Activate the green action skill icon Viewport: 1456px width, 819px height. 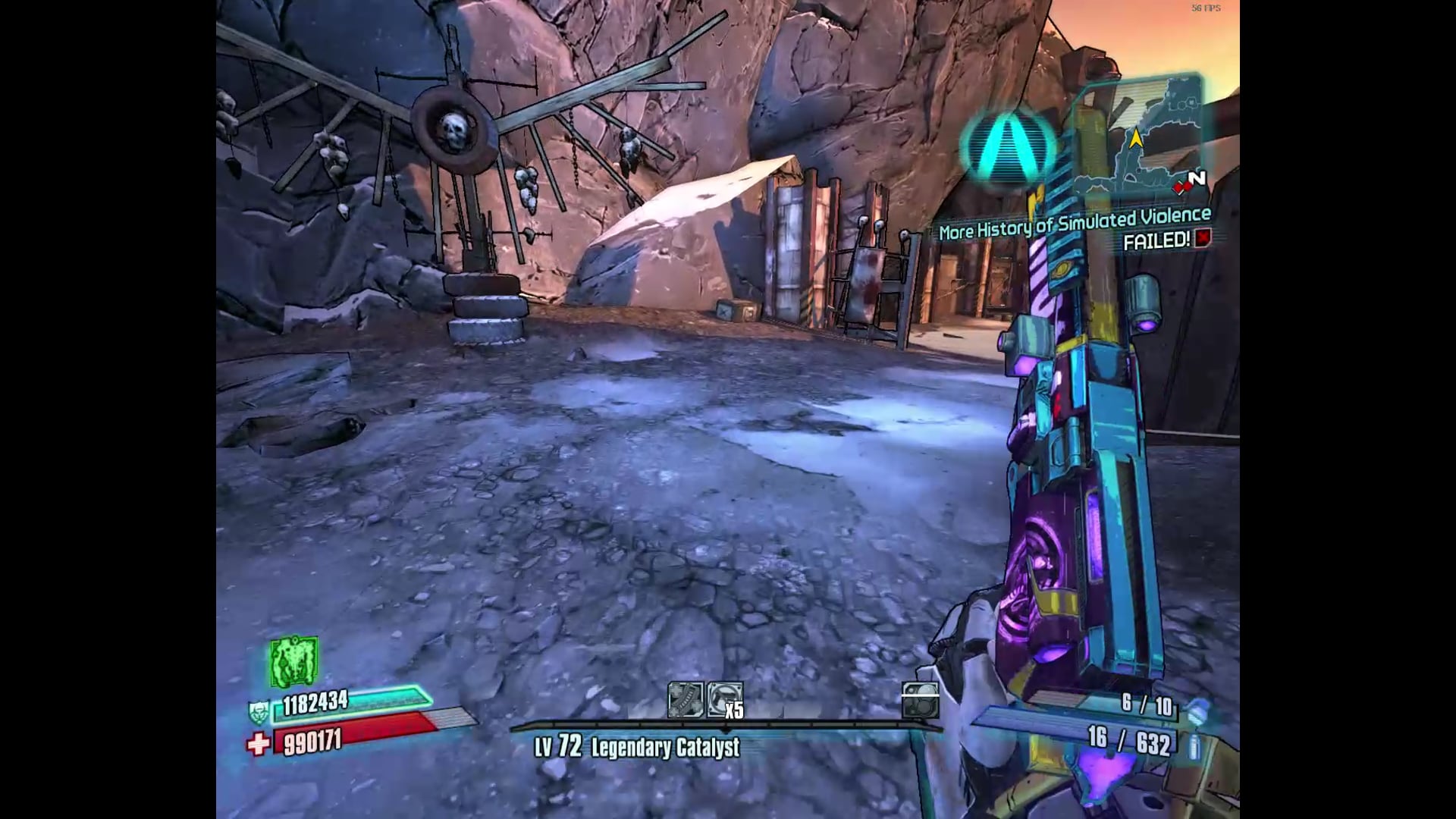tap(293, 661)
